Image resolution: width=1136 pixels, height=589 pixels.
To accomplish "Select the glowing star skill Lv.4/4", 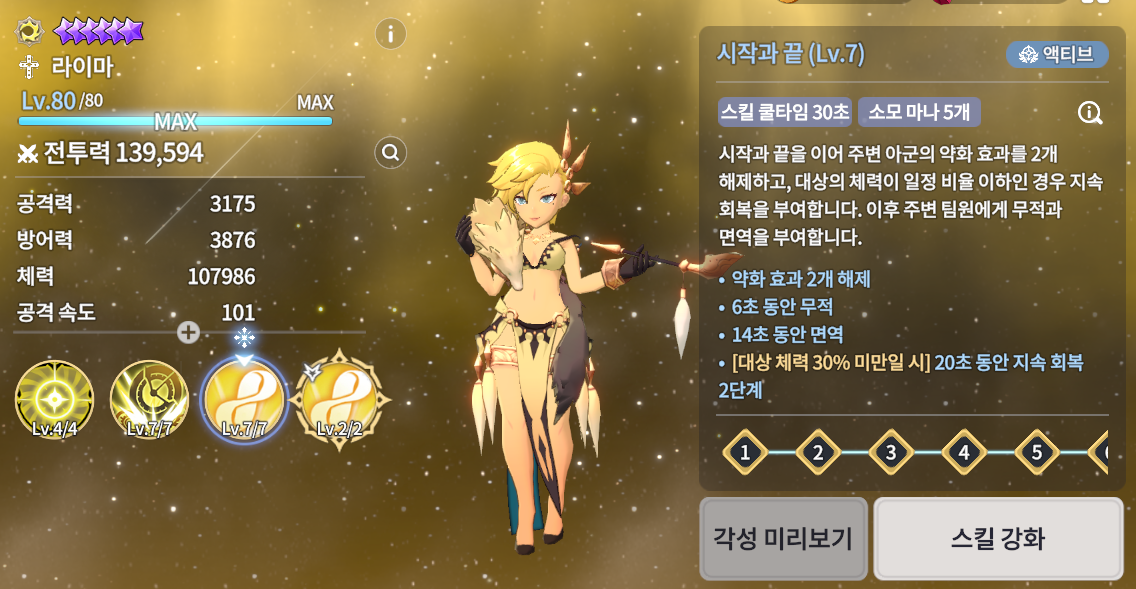I will (x=54, y=400).
